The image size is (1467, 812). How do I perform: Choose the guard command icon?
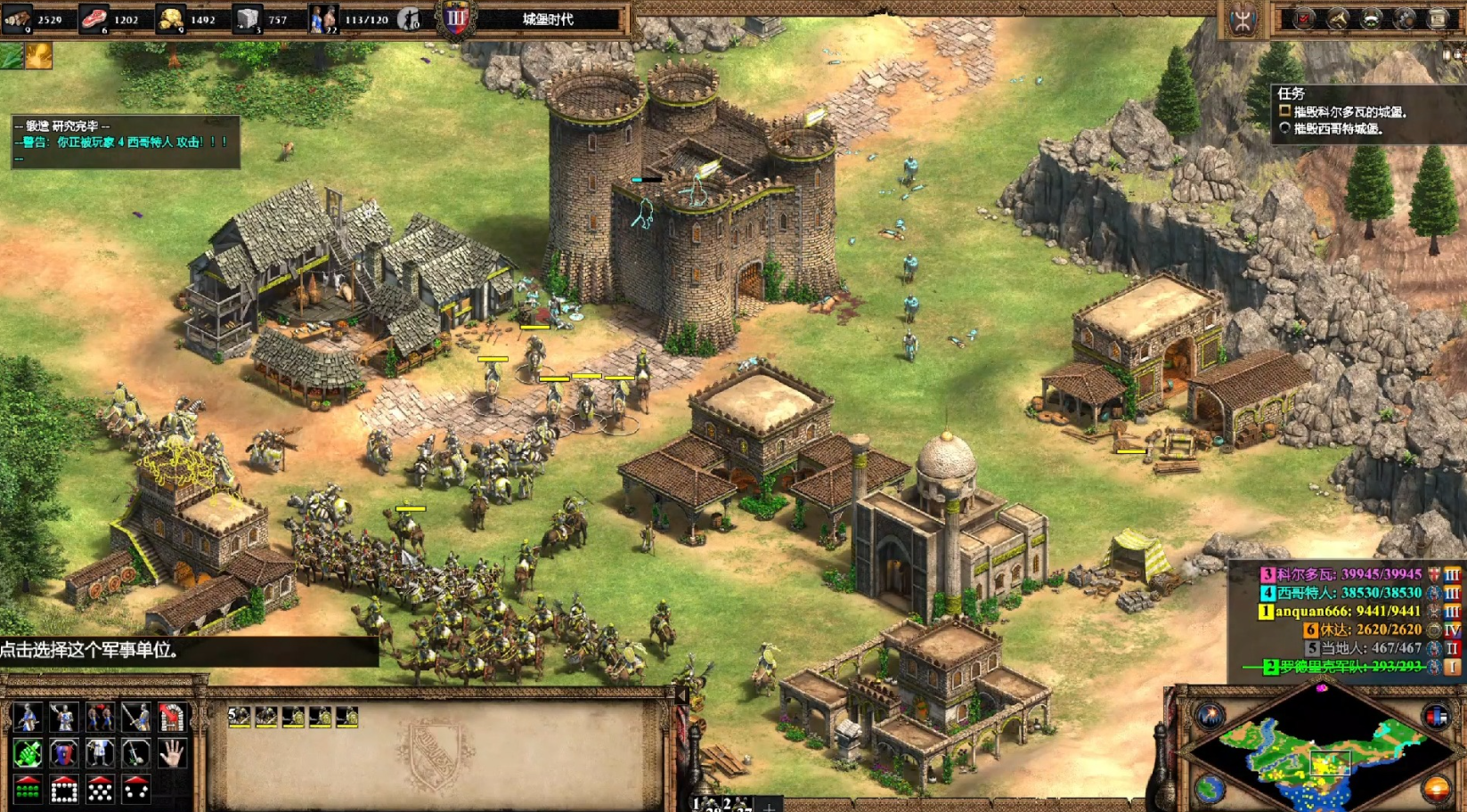(63, 717)
